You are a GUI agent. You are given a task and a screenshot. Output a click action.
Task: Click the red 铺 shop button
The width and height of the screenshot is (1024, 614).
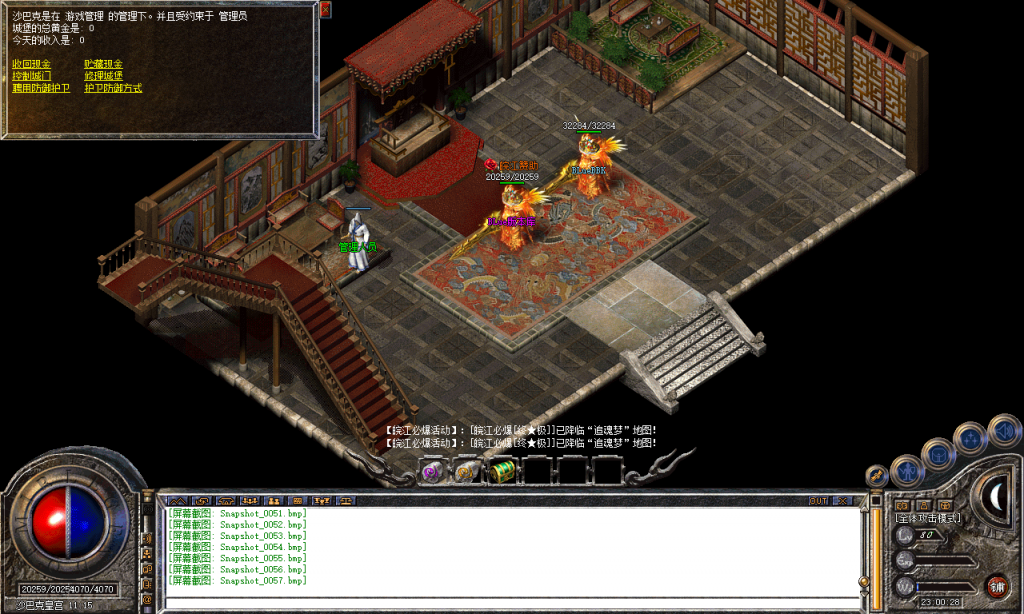coord(996,586)
